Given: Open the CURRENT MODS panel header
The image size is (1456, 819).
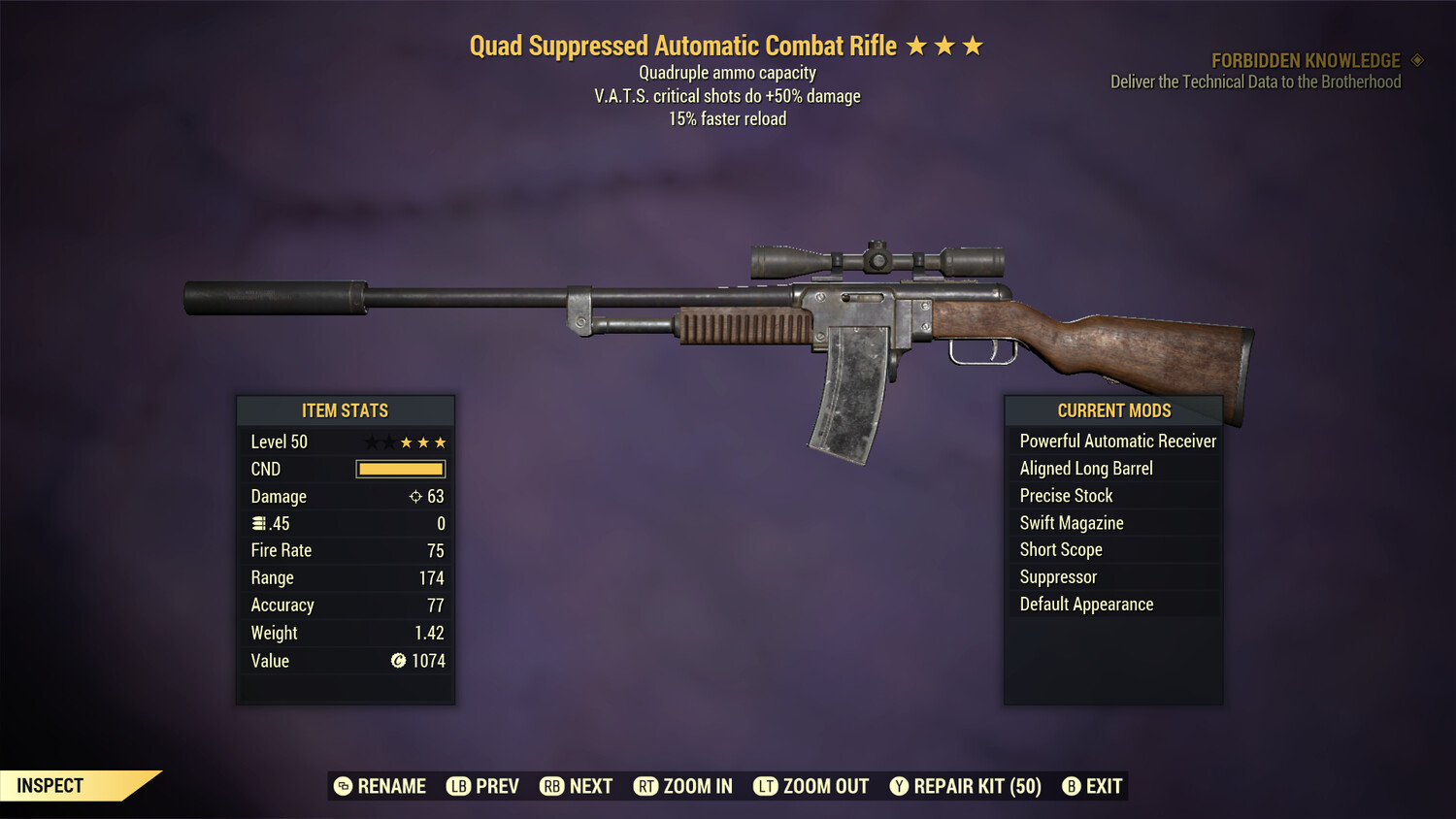Looking at the screenshot, I should 1112,410.
